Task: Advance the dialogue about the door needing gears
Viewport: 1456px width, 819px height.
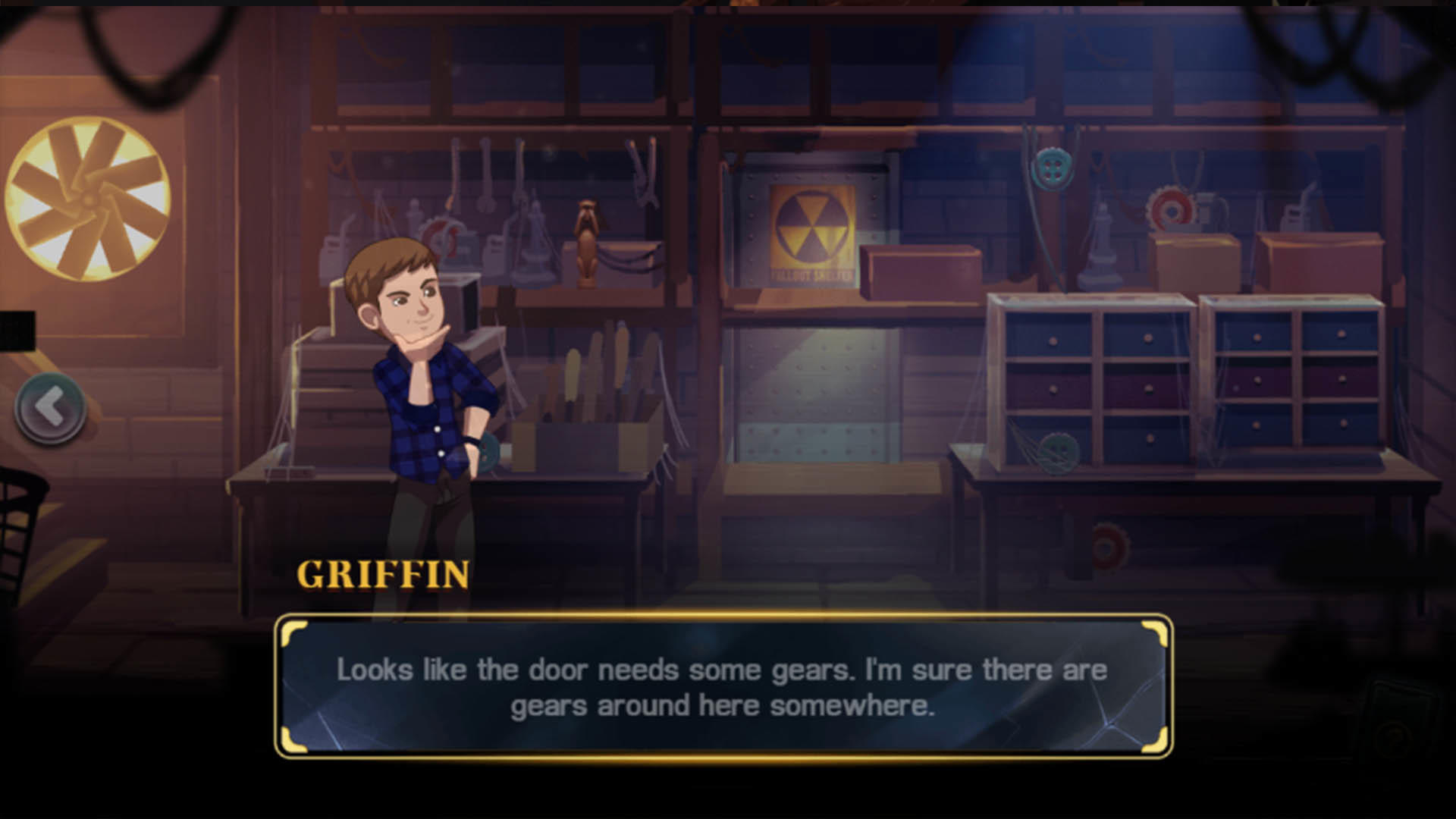Action: pos(722,686)
